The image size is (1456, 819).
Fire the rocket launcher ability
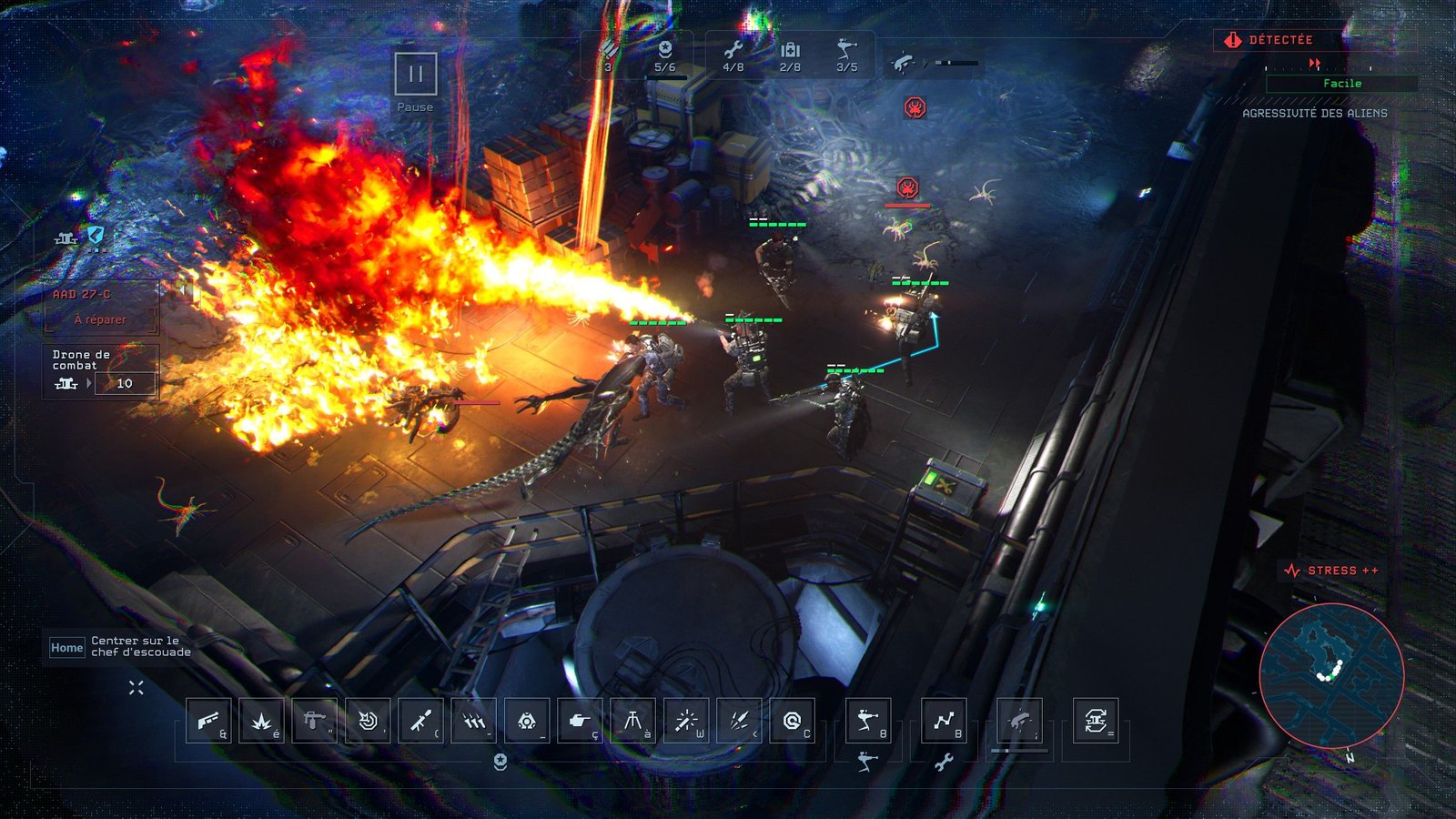[x=420, y=721]
